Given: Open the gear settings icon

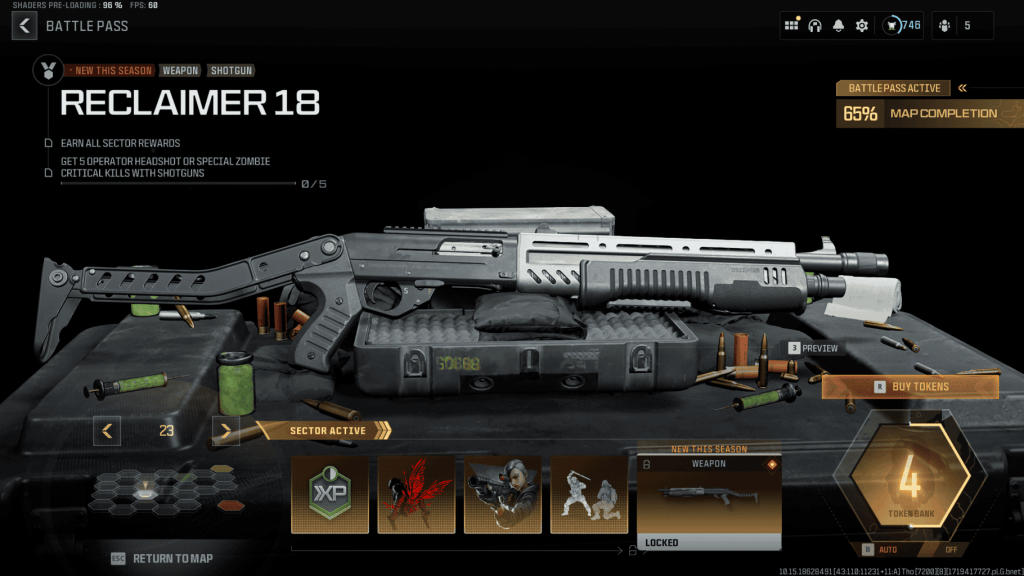Looking at the screenshot, I should 861,25.
